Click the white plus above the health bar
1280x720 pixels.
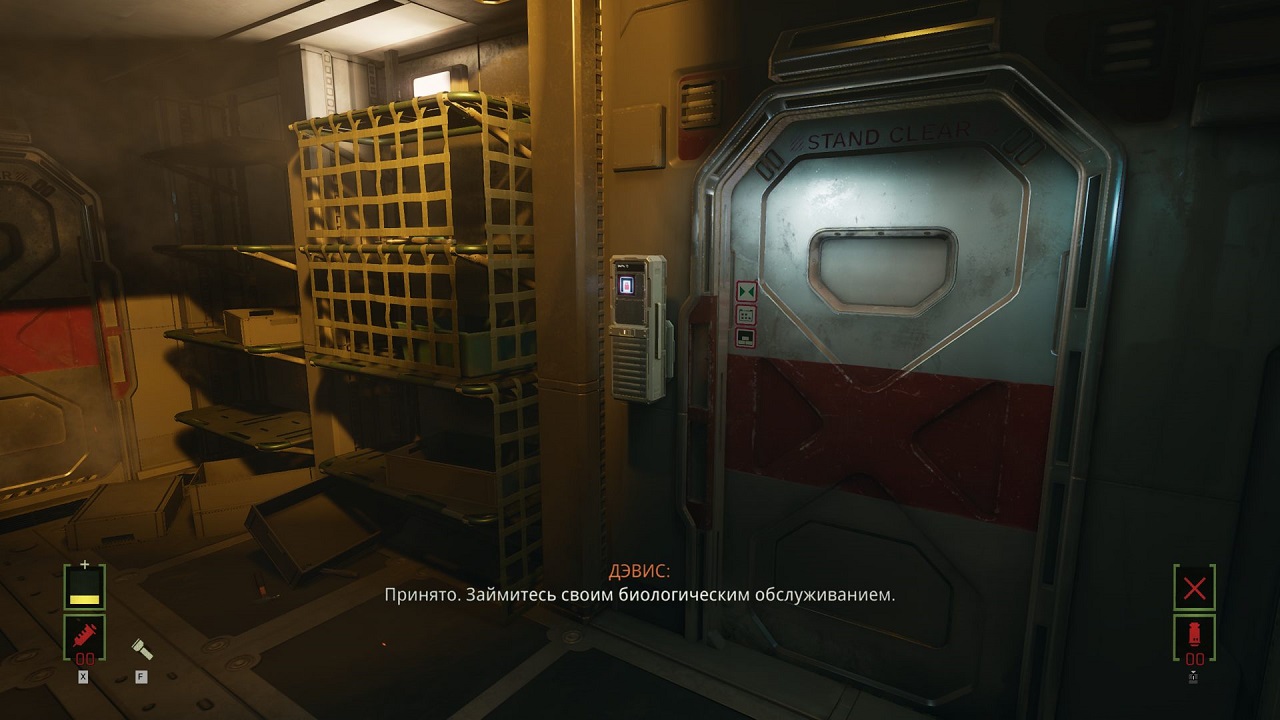85,564
